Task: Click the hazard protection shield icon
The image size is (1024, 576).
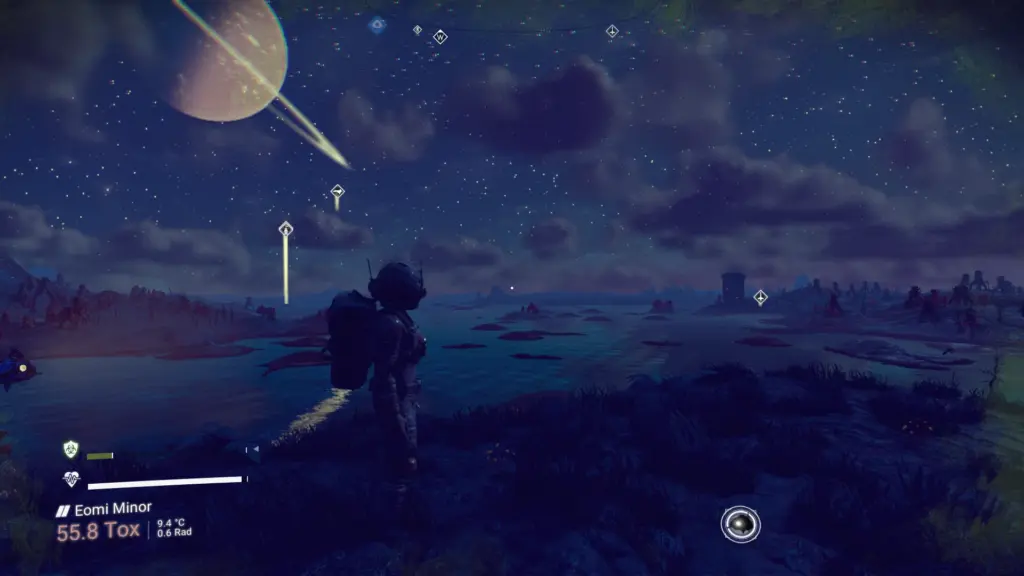Action: (70, 450)
